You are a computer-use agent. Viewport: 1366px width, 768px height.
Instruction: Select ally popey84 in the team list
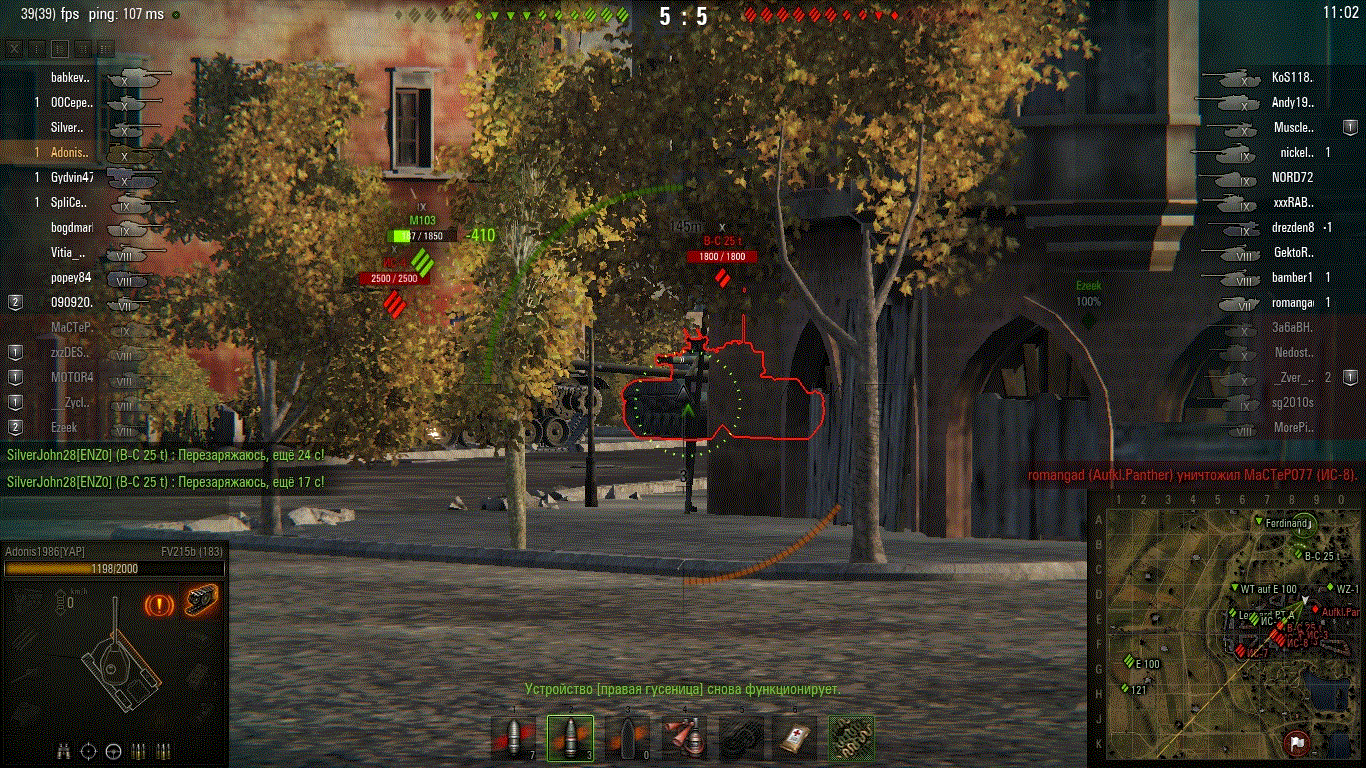(72, 277)
